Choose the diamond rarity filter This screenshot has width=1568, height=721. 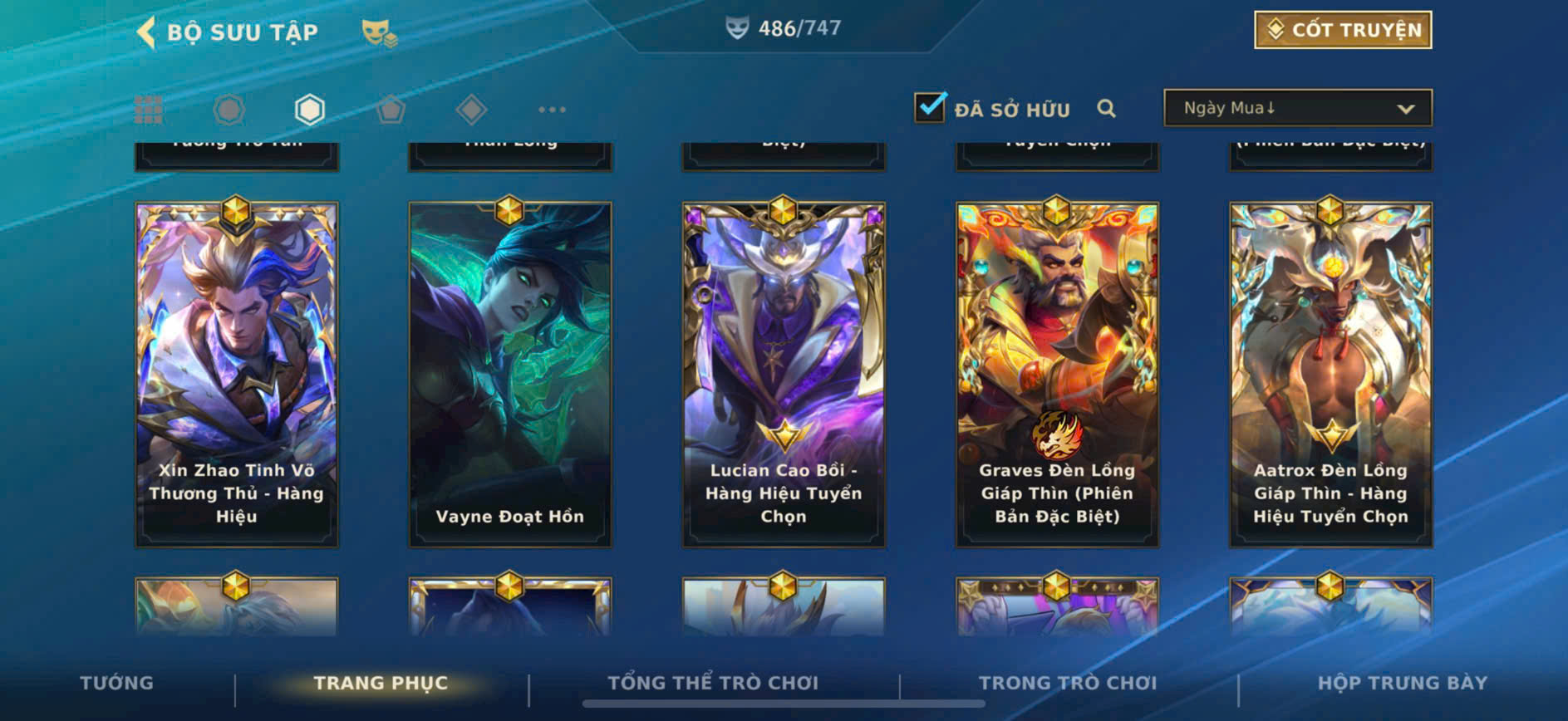(471, 110)
